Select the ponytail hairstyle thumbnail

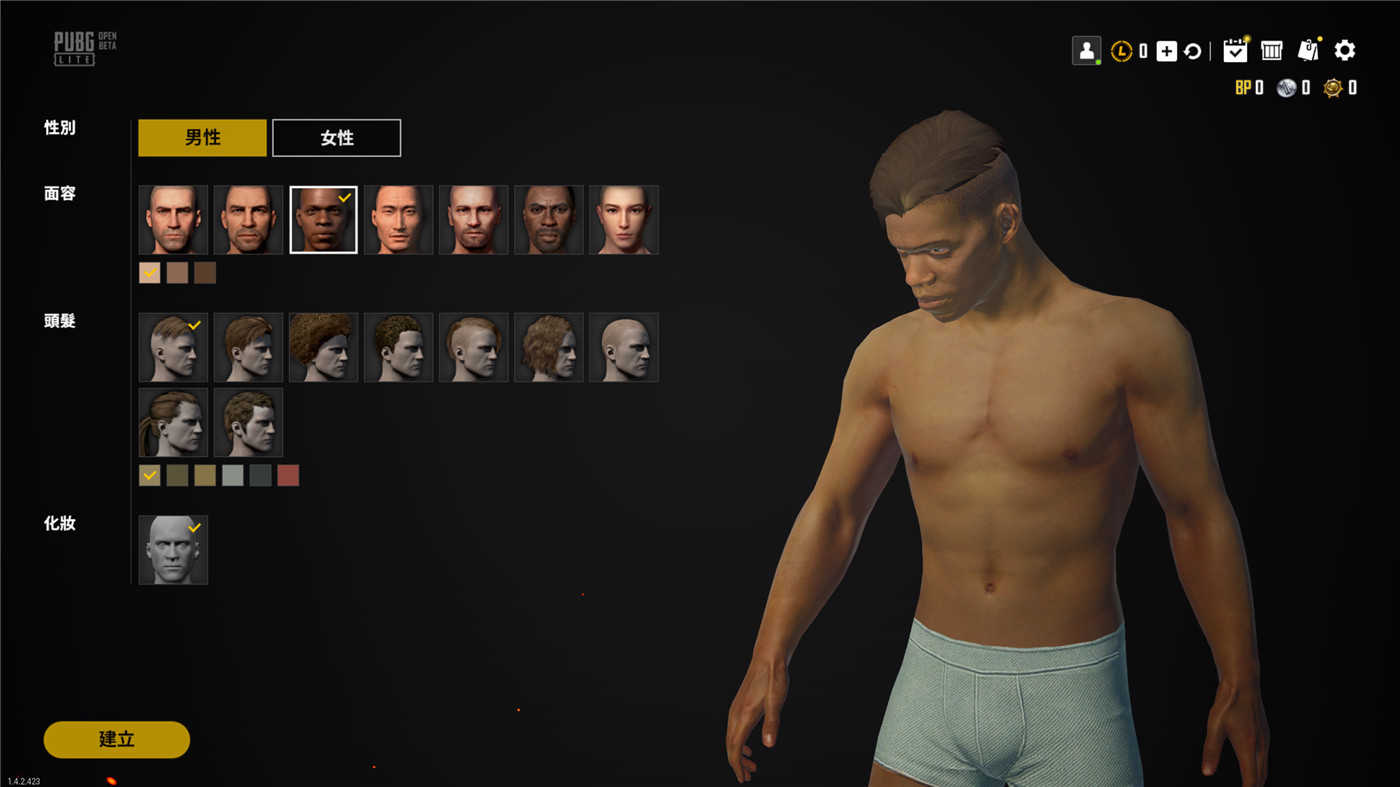[x=172, y=421]
